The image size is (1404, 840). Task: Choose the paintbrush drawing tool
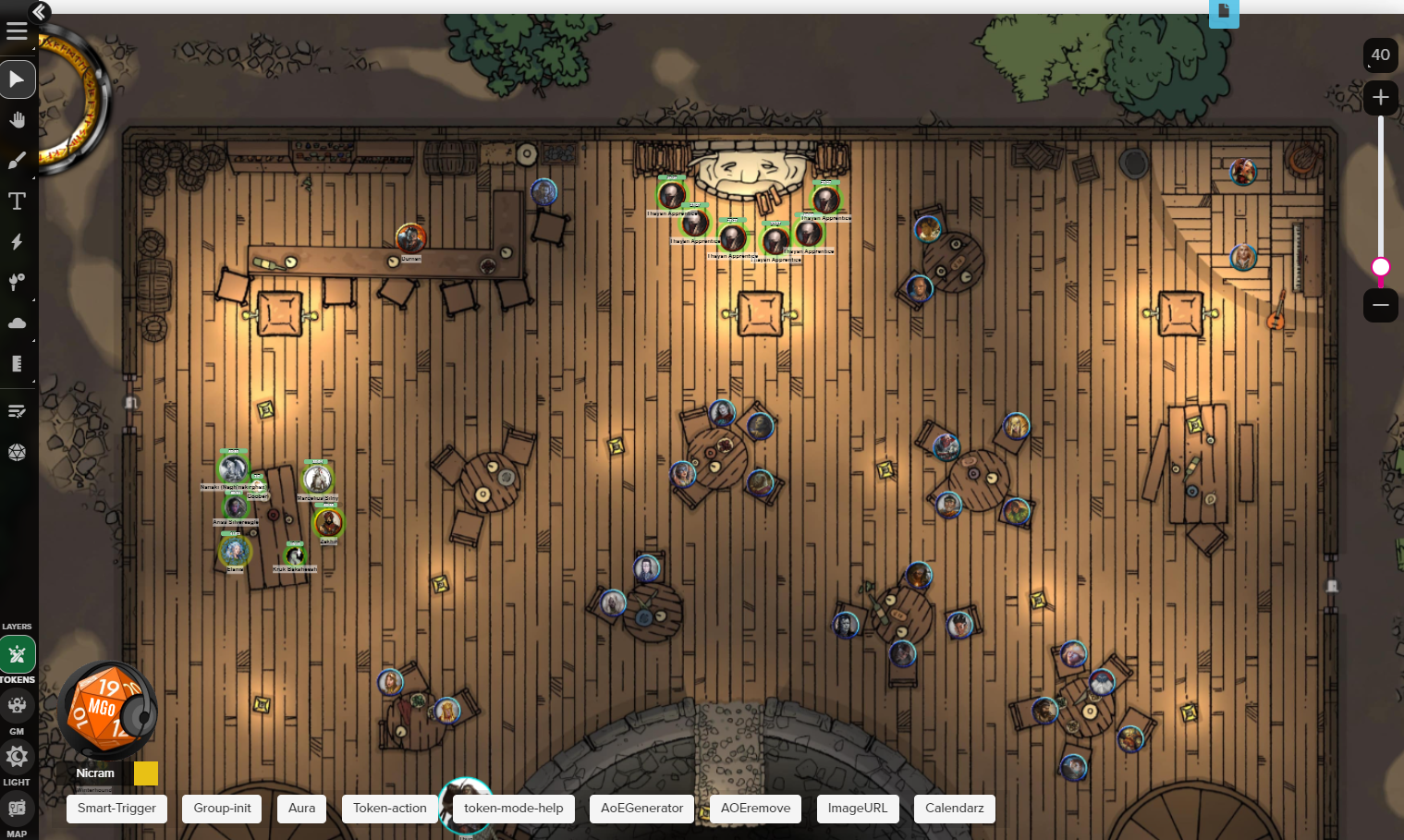(x=17, y=161)
